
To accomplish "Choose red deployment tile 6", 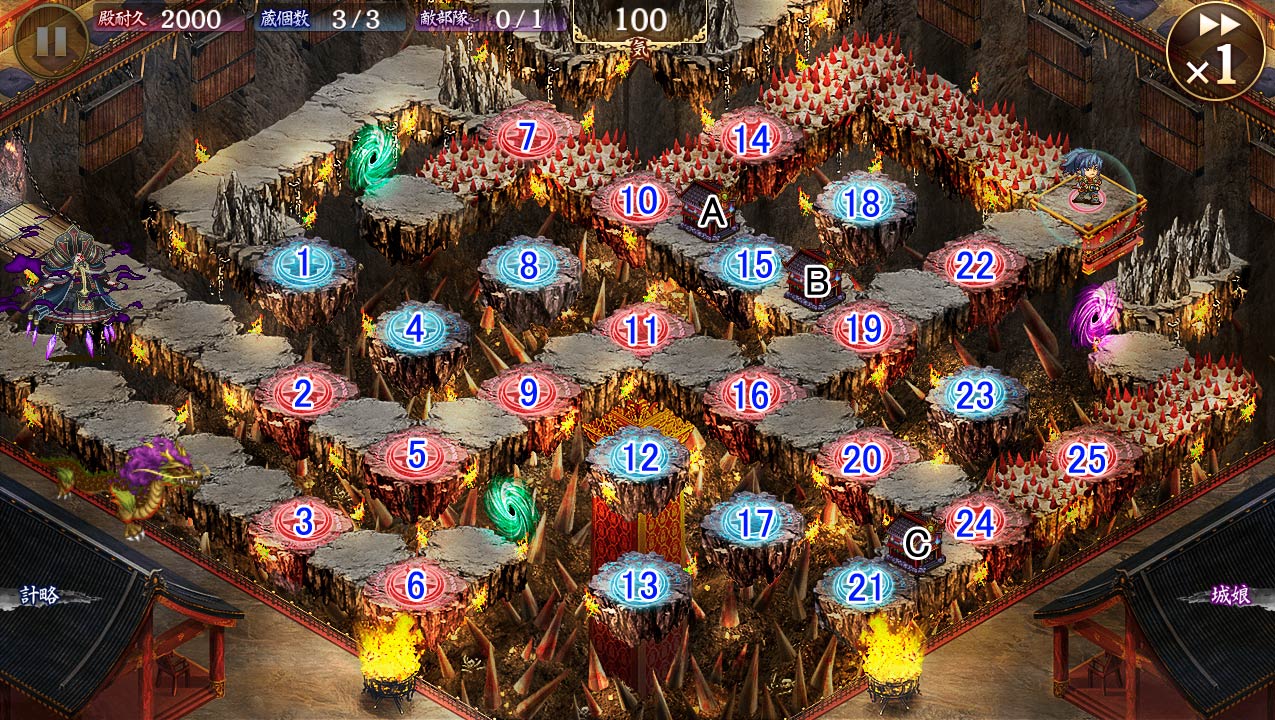I will pyautogui.click(x=416, y=583).
